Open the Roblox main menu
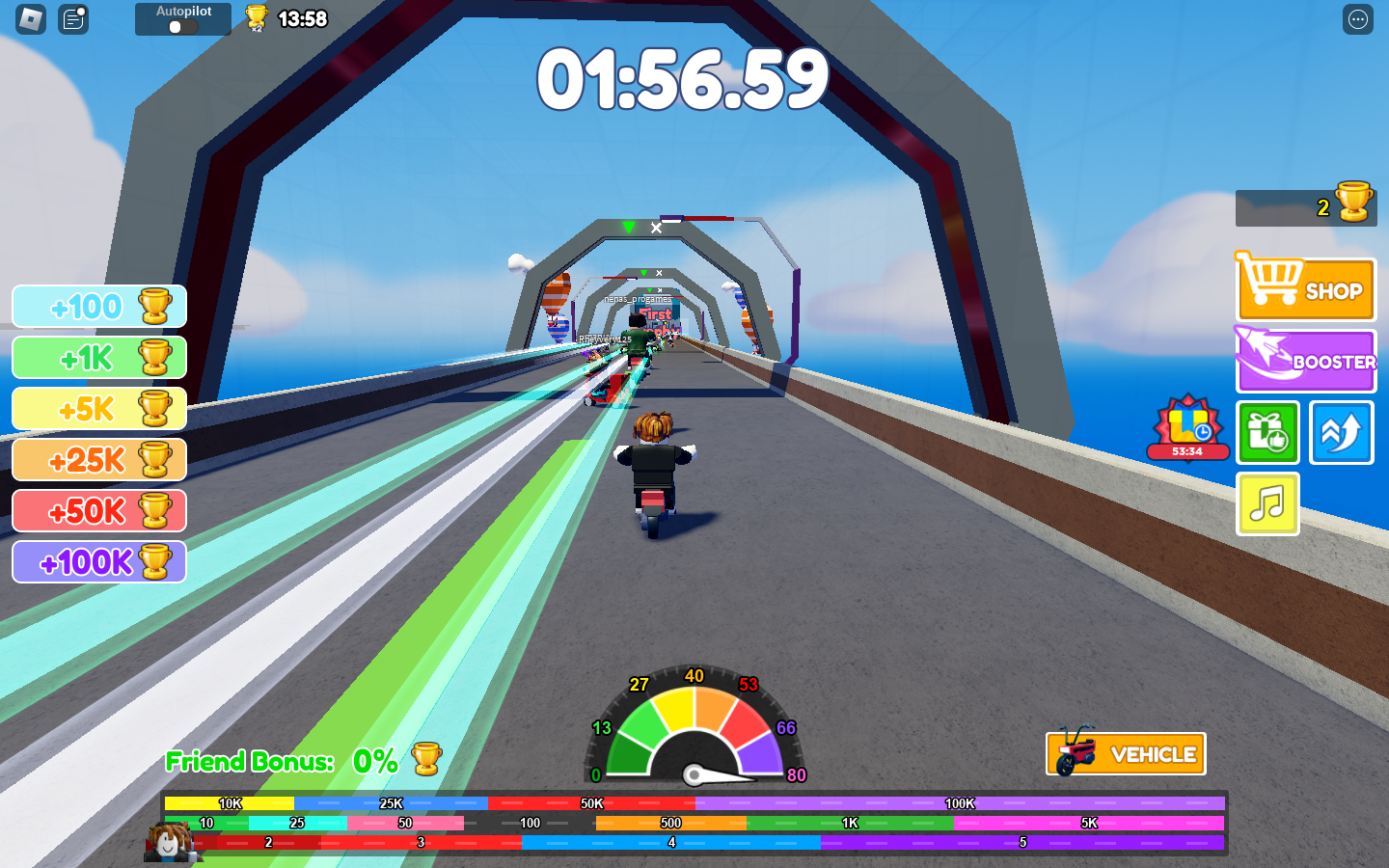Screen dimensions: 1389x868 click(31, 18)
